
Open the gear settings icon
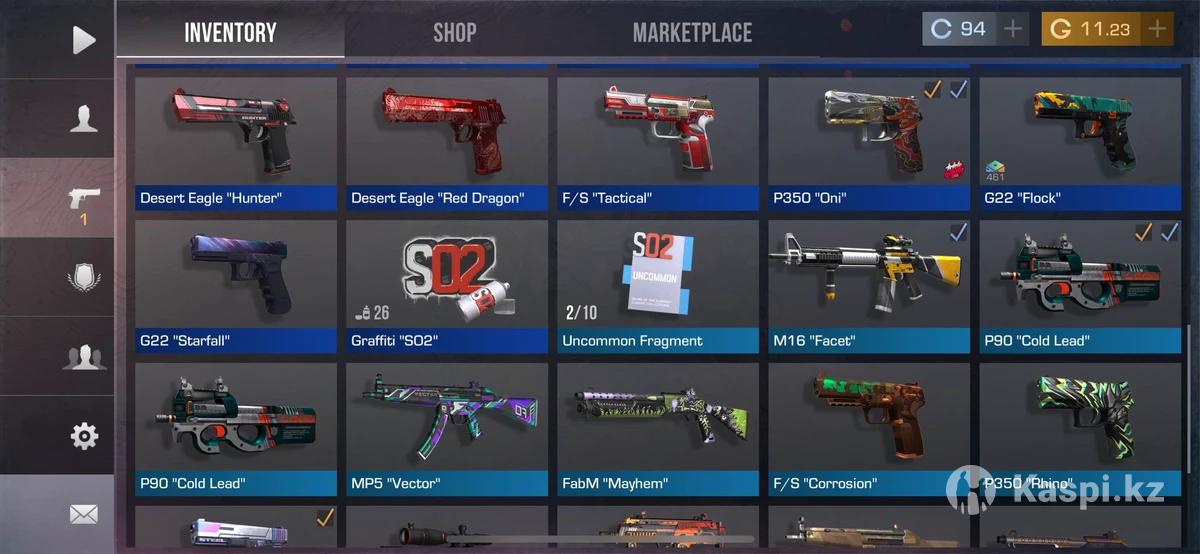tap(84, 436)
